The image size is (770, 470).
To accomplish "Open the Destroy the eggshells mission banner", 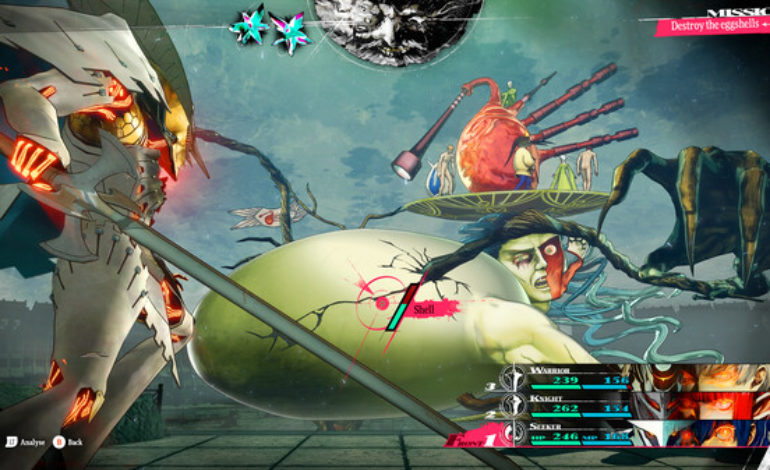I will [x=712, y=25].
